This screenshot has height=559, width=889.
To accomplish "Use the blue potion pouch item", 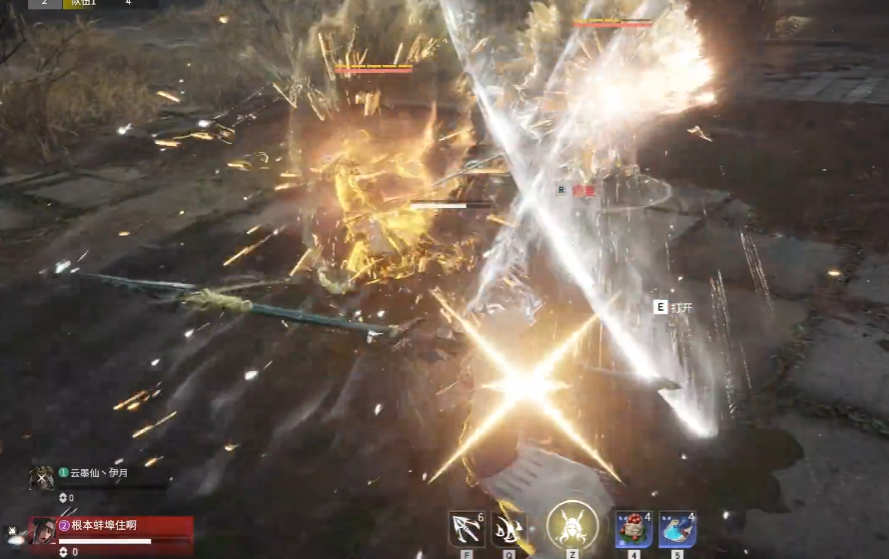I will pyautogui.click(x=677, y=528).
